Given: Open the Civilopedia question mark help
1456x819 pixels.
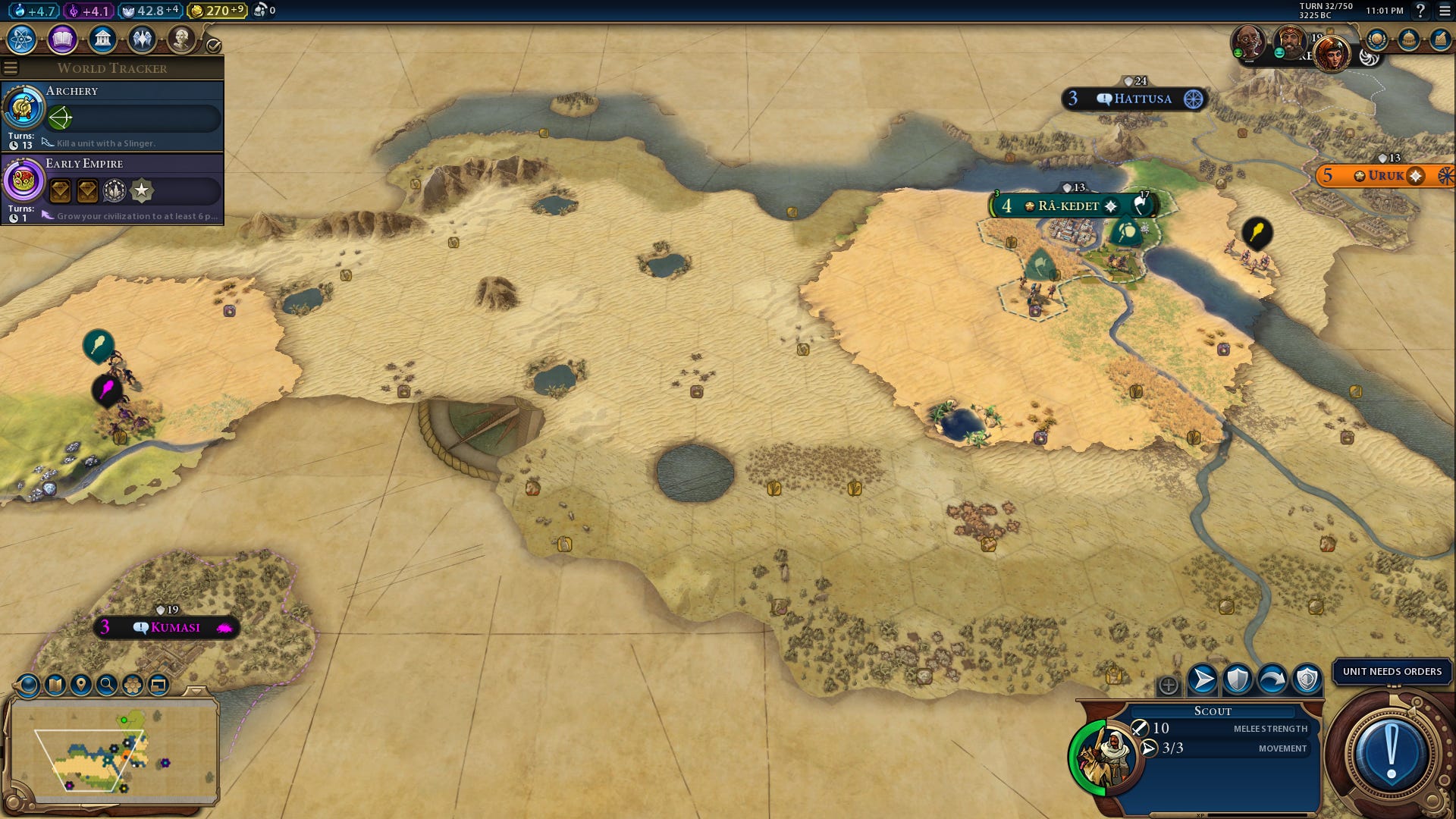Looking at the screenshot, I should click(1420, 11).
